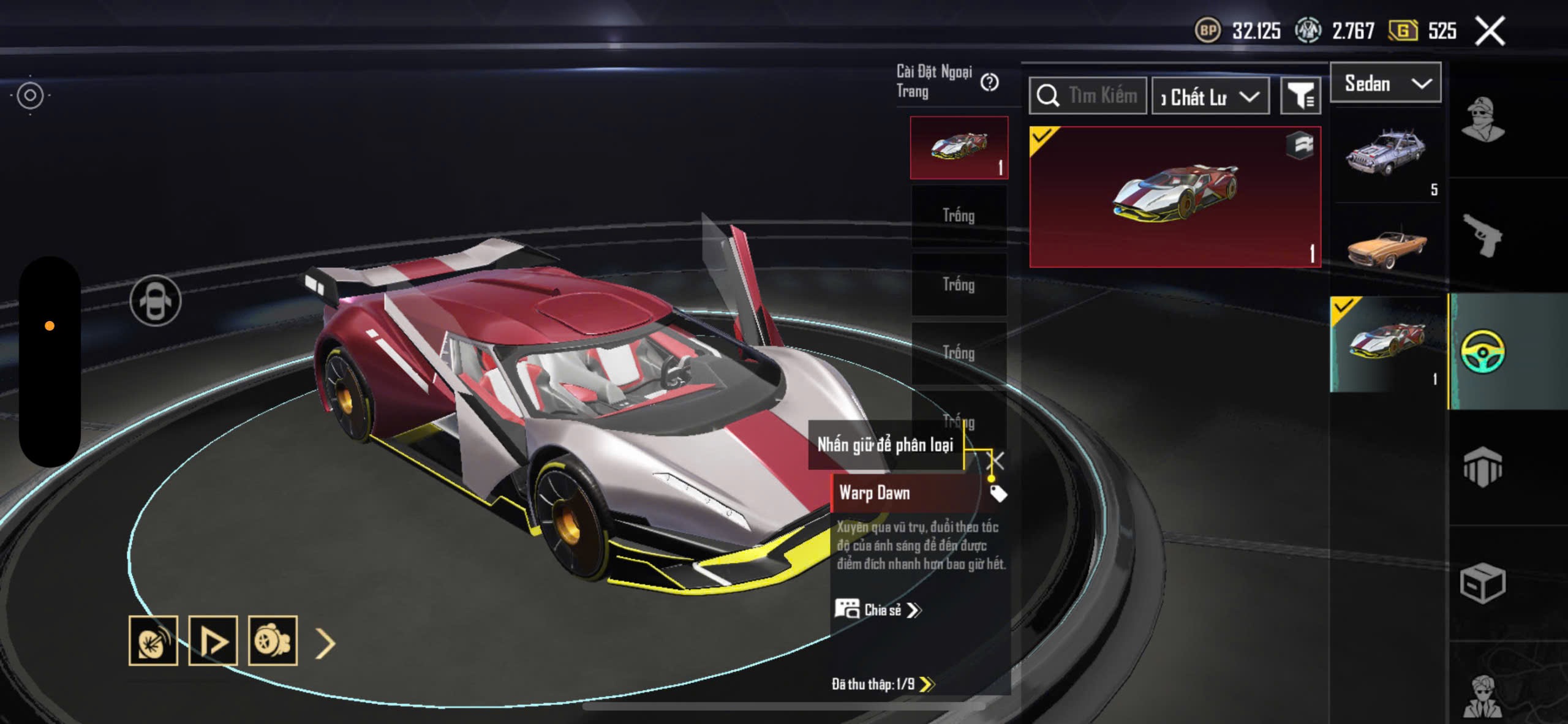The width and height of the screenshot is (1568, 724).
Task: Play the vehicle preview animation
Action: (213, 641)
